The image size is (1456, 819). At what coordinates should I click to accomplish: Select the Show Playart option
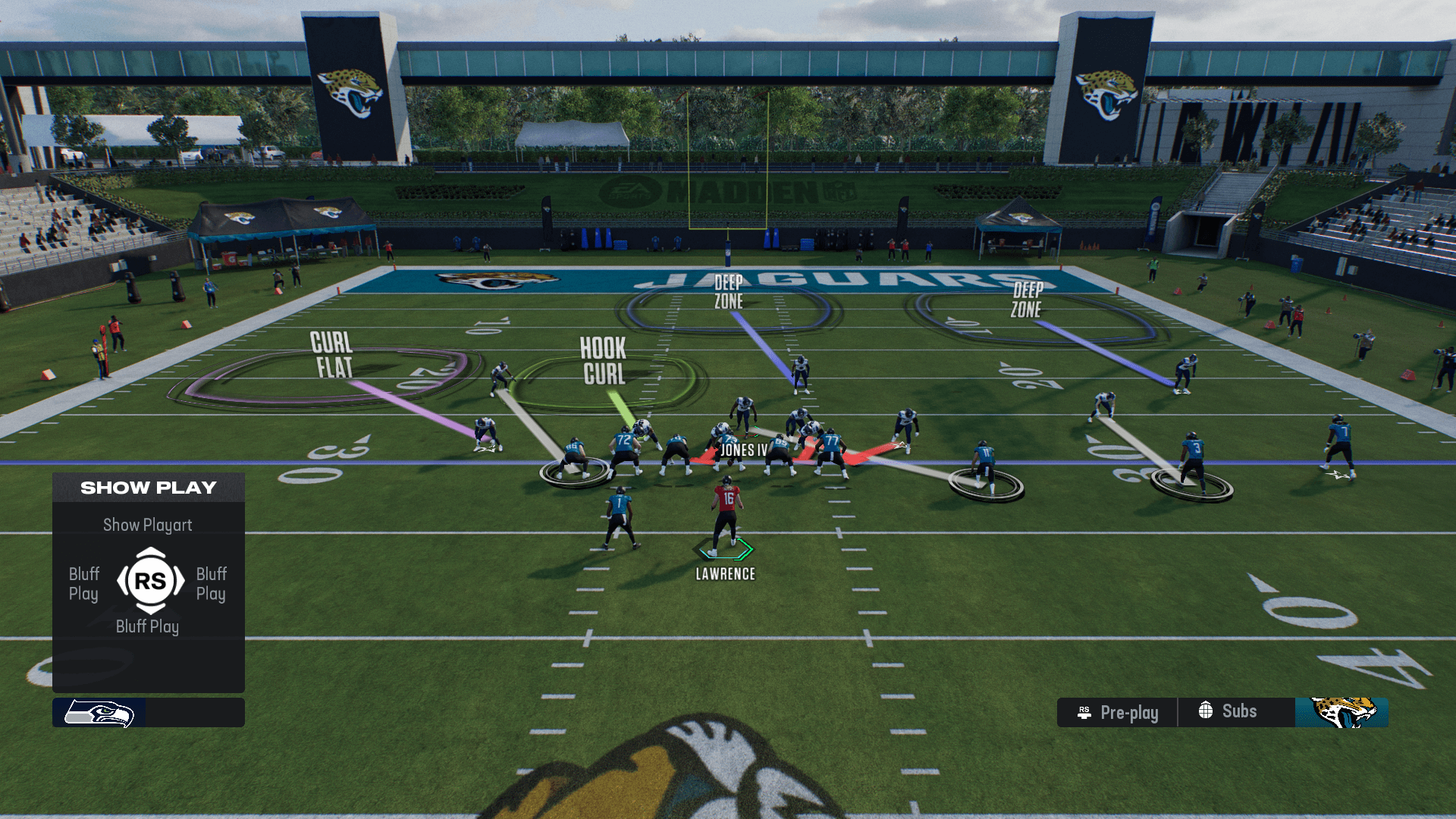point(148,525)
